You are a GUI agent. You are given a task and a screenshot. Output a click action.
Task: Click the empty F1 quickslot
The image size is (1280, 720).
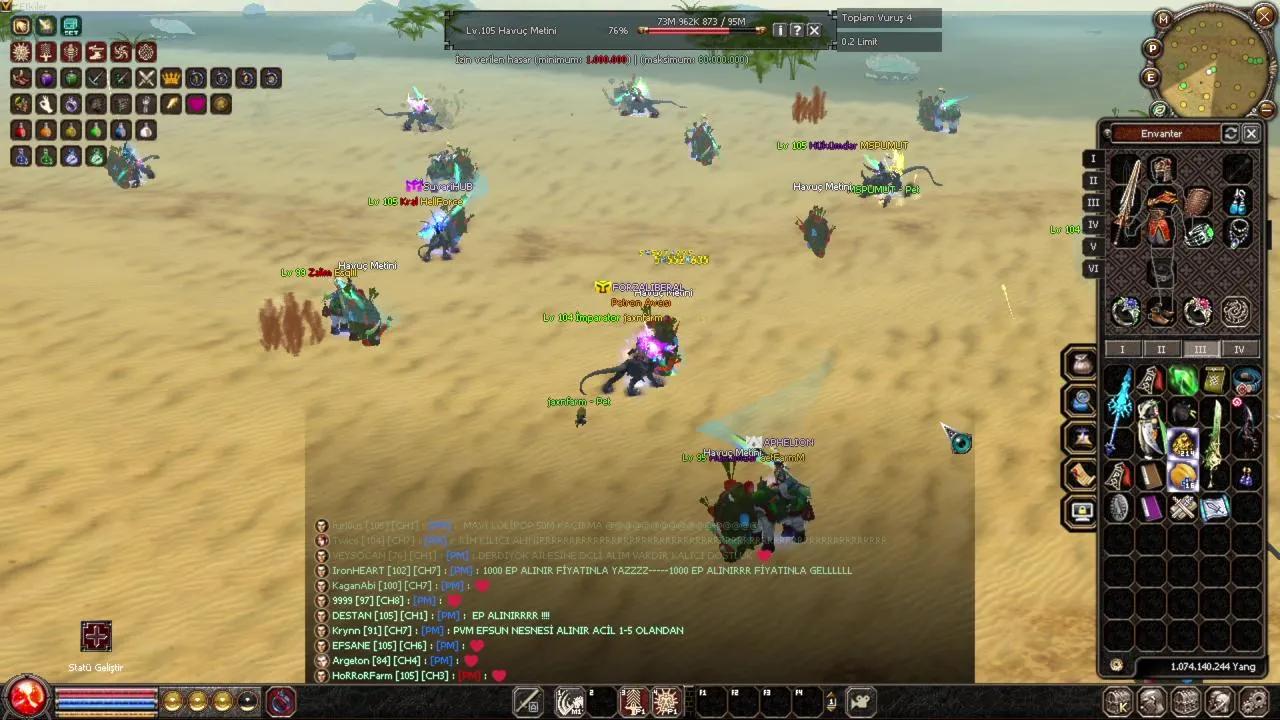(x=709, y=701)
